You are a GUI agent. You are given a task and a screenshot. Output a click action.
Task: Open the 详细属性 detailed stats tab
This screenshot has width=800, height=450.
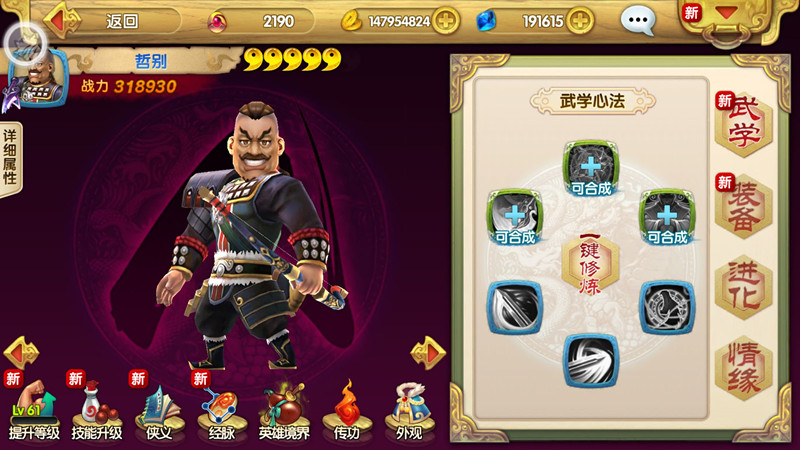11,160
